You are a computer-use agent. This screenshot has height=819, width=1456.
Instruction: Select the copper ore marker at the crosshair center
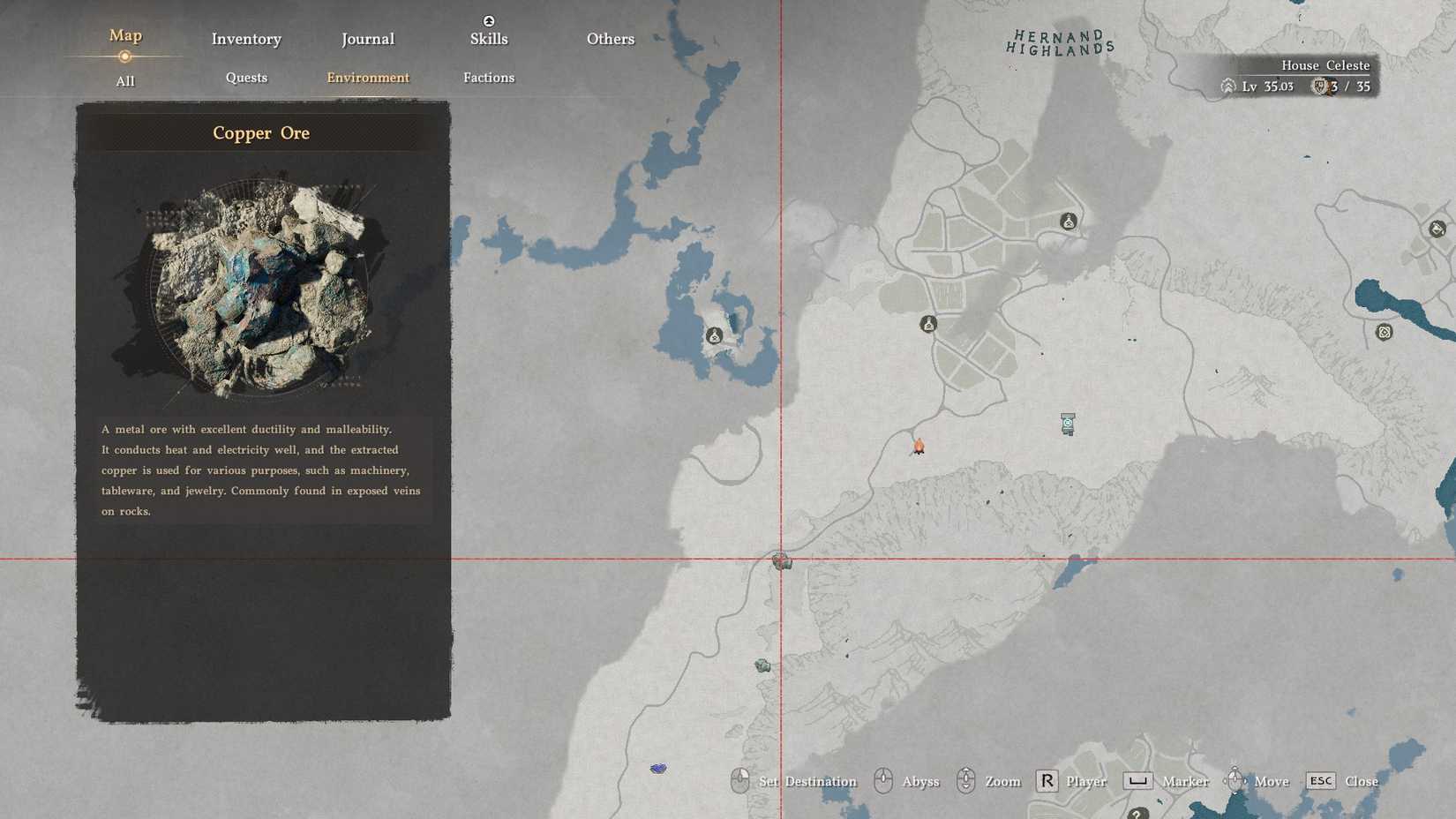click(781, 560)
